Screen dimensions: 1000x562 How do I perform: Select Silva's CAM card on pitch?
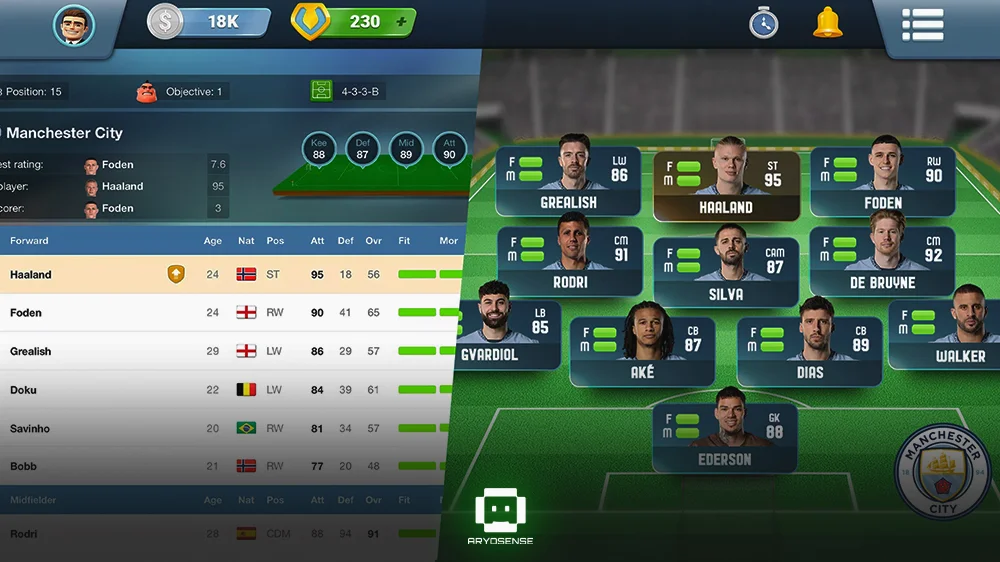click(725, 272)
